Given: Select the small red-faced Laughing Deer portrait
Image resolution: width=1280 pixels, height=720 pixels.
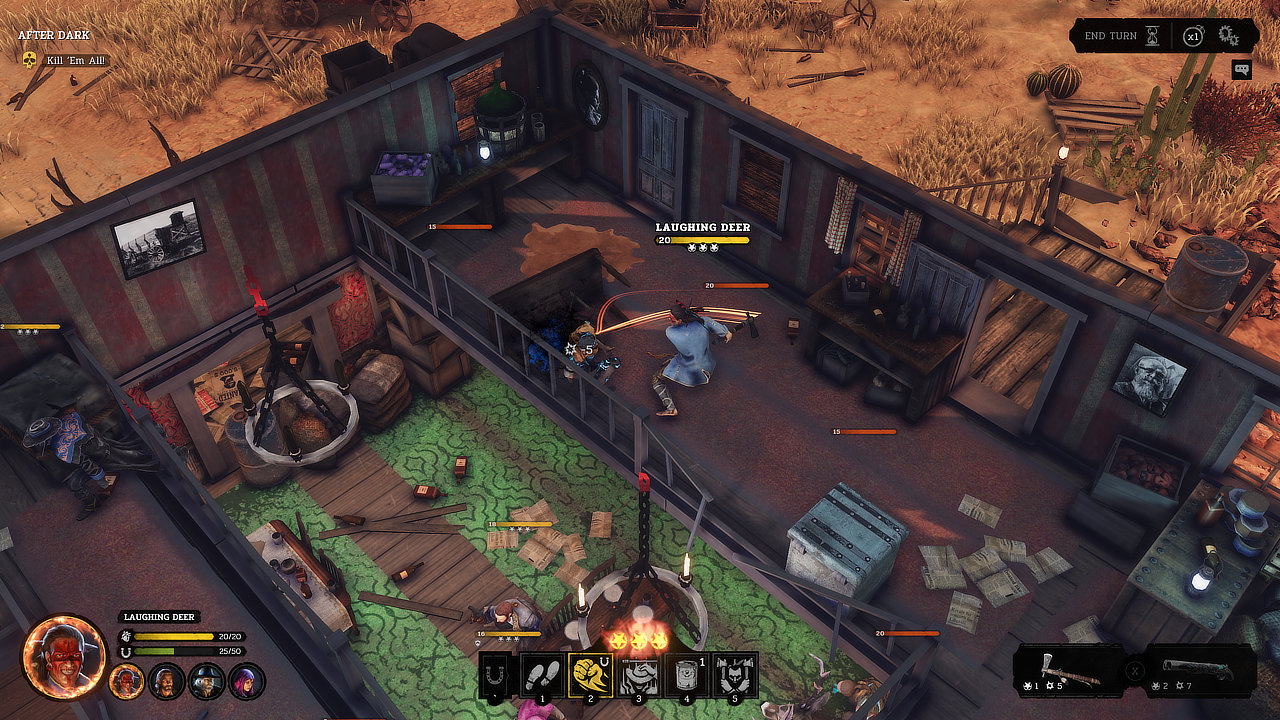Looking at the screenshot, I should (127, 681).
